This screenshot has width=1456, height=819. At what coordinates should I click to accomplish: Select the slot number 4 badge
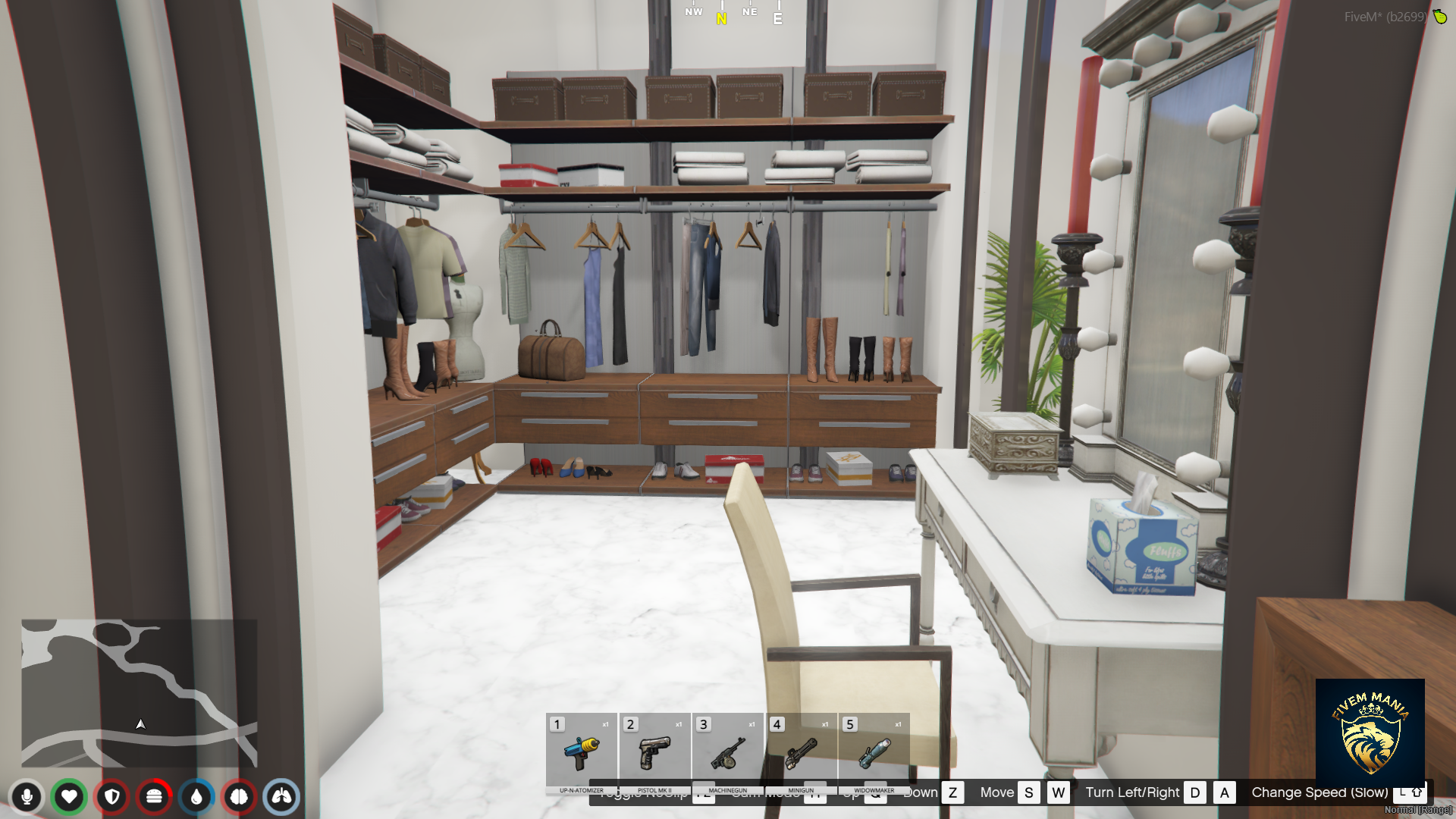click(x=777, y=725)
